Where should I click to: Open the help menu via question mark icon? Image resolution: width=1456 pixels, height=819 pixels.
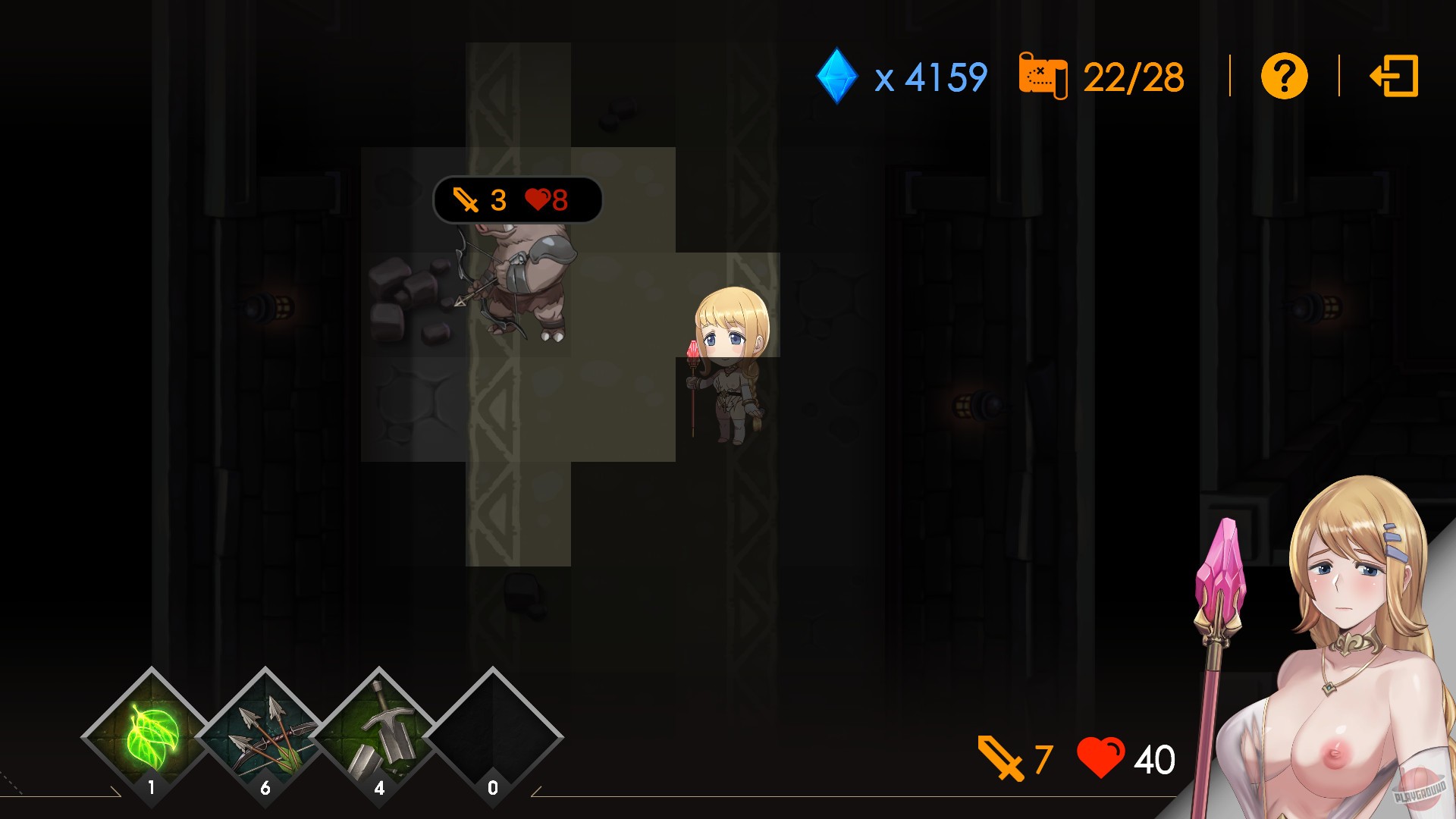(x=1283, y=76)
